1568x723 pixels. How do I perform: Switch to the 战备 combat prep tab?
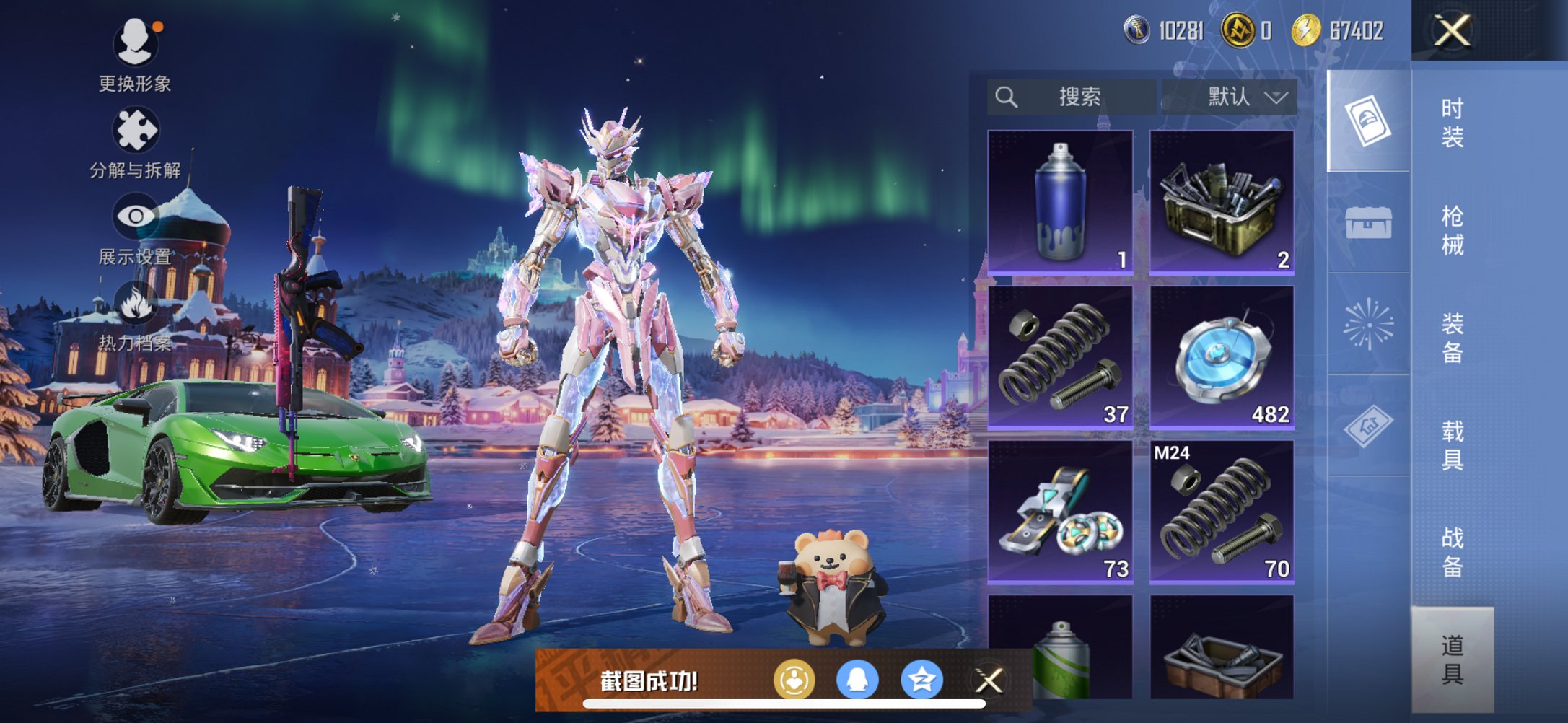[1452, 552]
